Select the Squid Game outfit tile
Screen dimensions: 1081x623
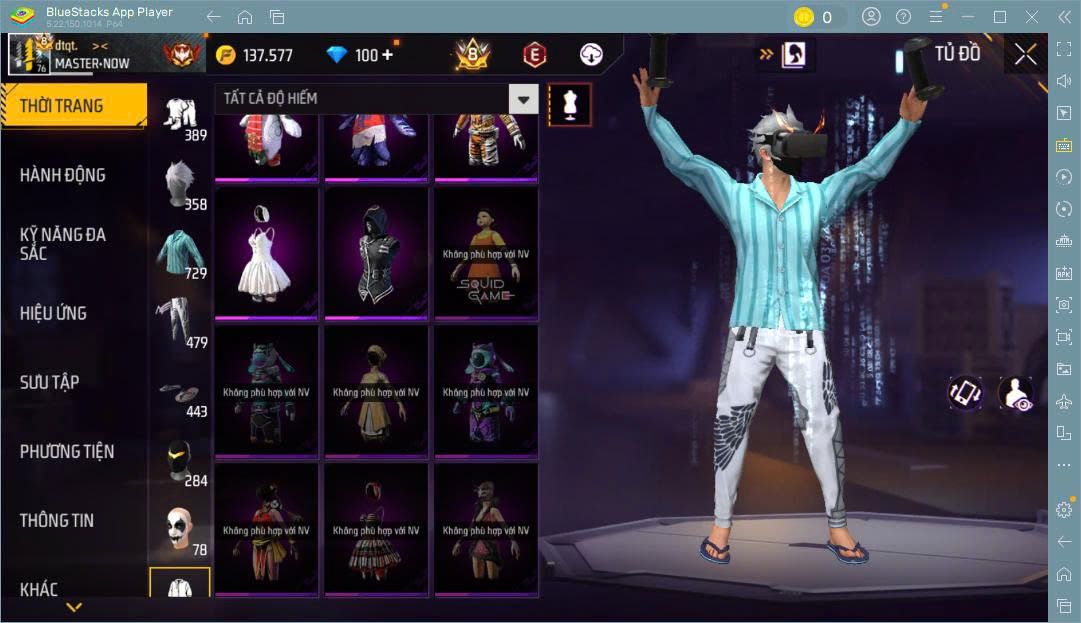coord(486,253)
